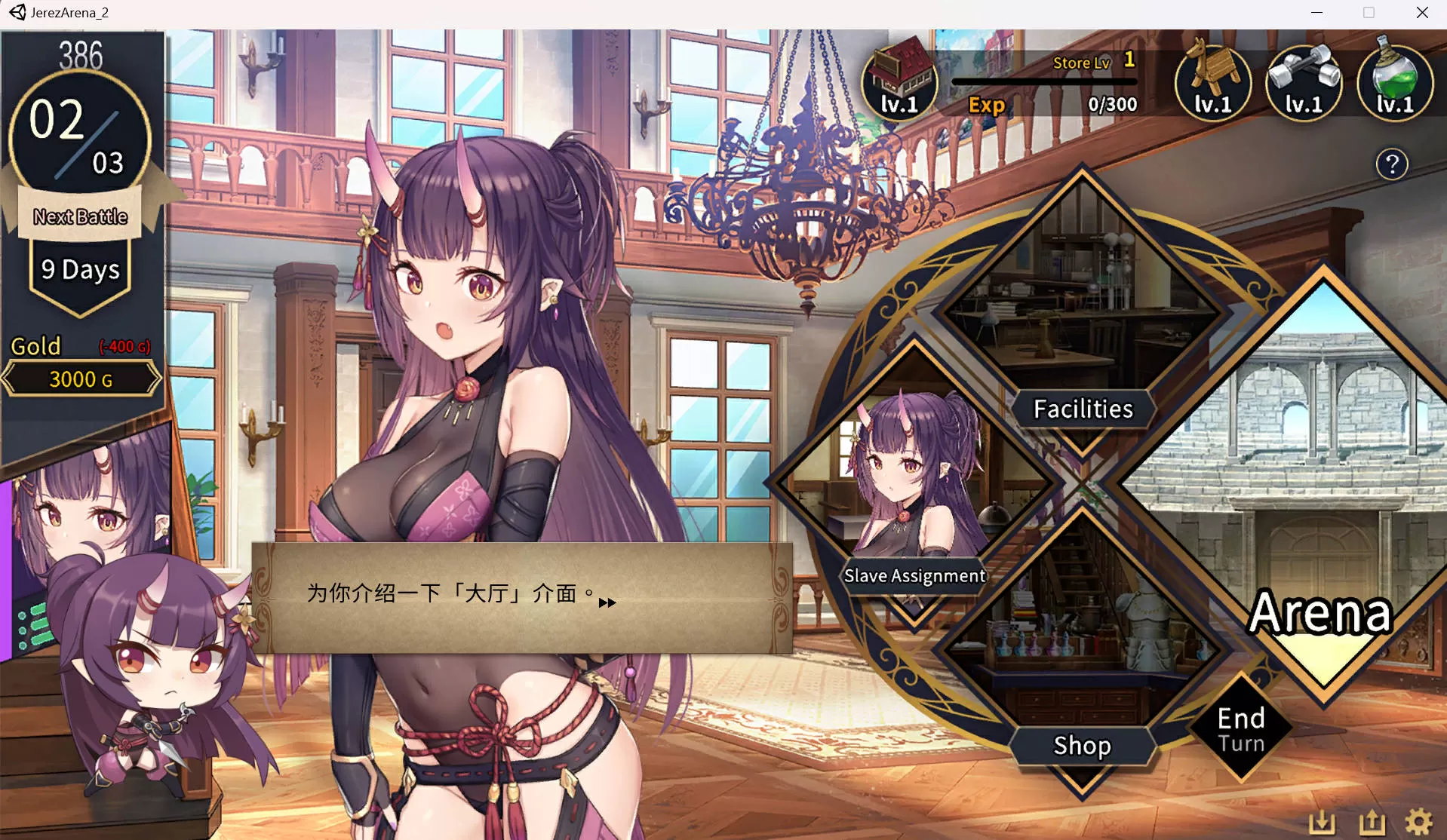Close the JerezArena_2 window
This screenshot has height=840, width=1447.
pyautogui.click(x=1422, y=13)
